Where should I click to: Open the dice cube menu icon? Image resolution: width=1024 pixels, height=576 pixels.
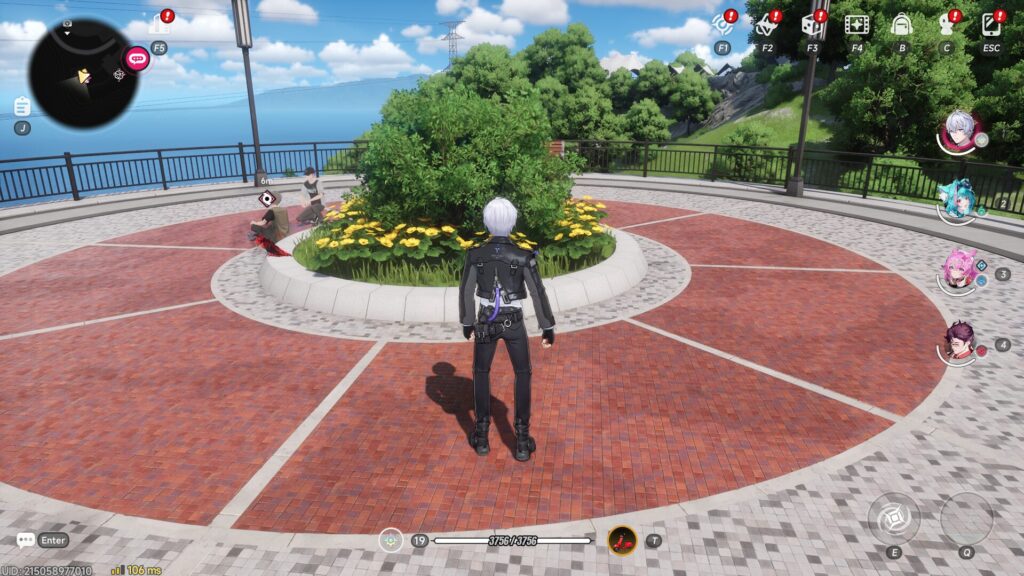click(812, 24)
